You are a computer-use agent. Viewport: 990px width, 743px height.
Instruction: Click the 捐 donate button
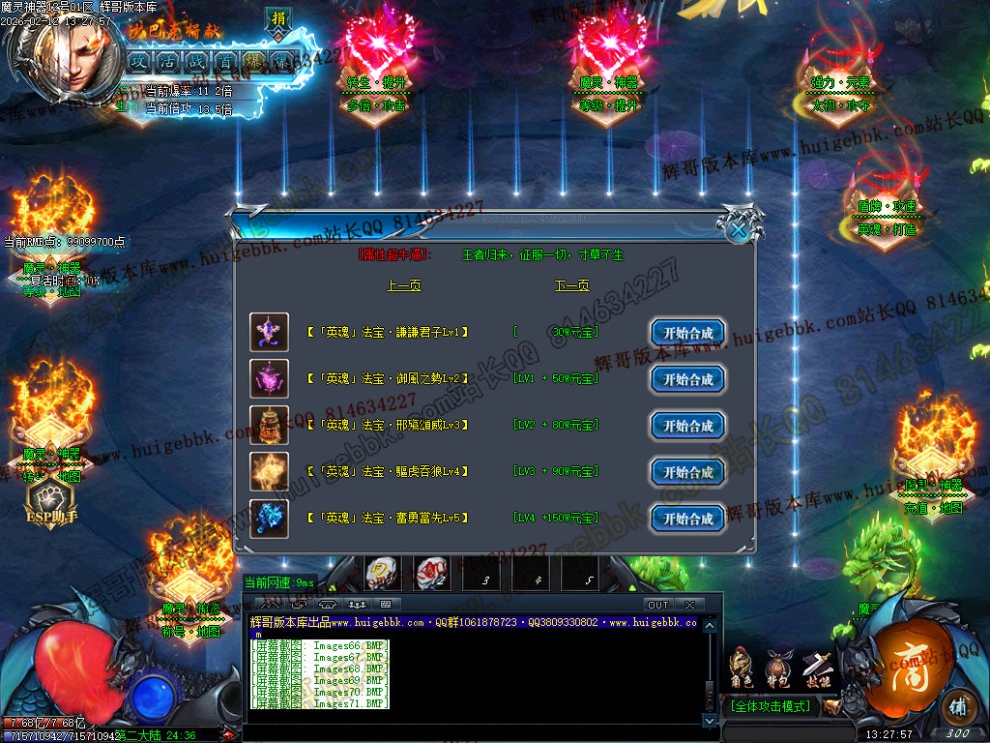tap(278, 20)
